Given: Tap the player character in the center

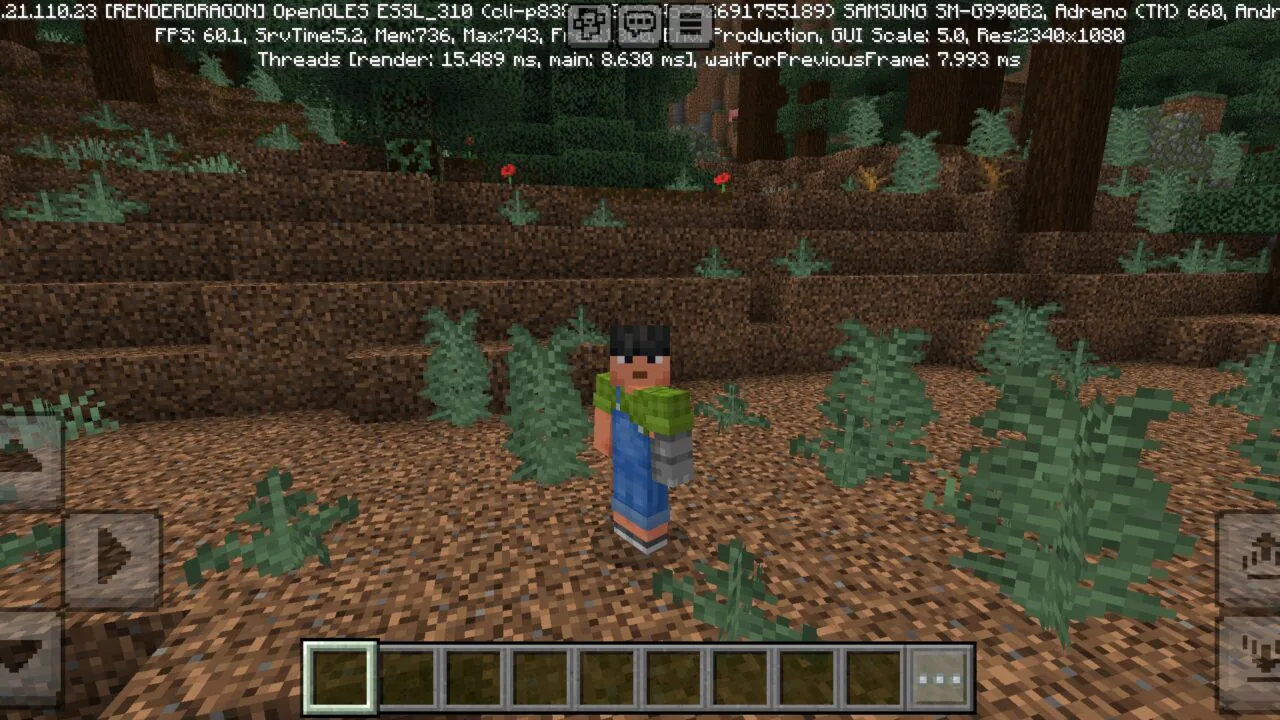Looking at the screenshot, I should pyautogui.click(x=640, y=430).
